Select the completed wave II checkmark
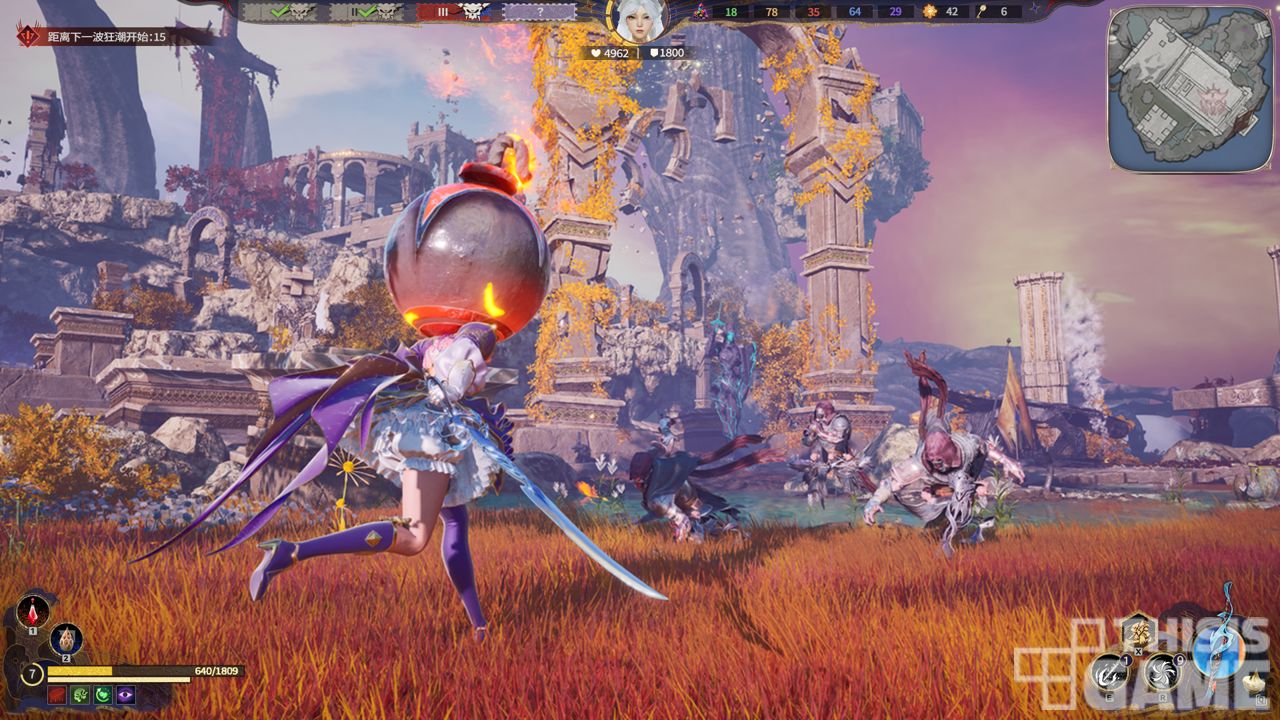The width and height of the screenshot is (1280, 720). click(x=375, y=12)
